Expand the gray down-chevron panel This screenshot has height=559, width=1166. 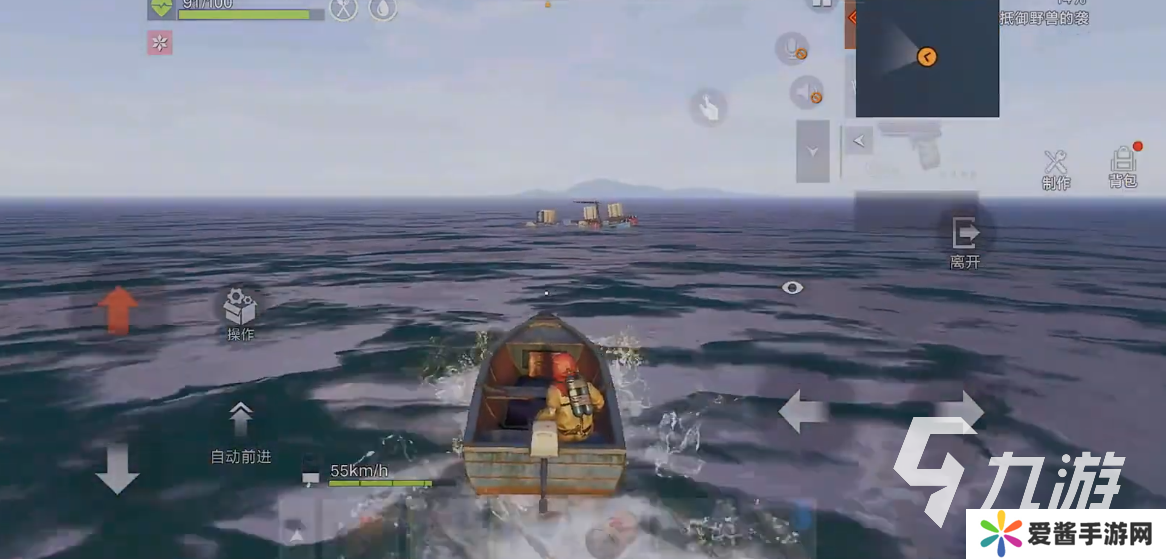coord(813,151)
